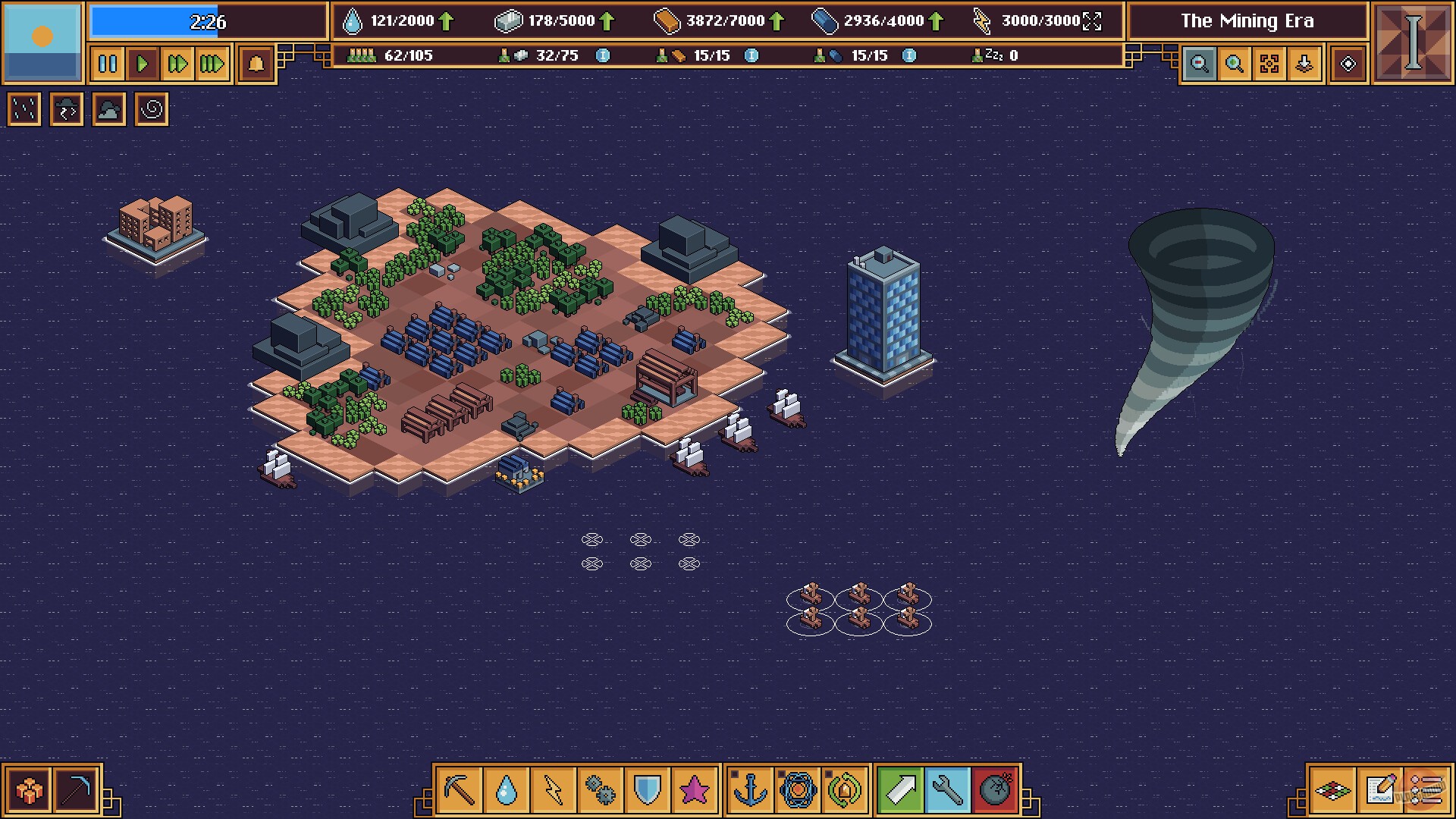Select the lightning energy tool
The image size is (1456, 819).
[x=554, y=789]
